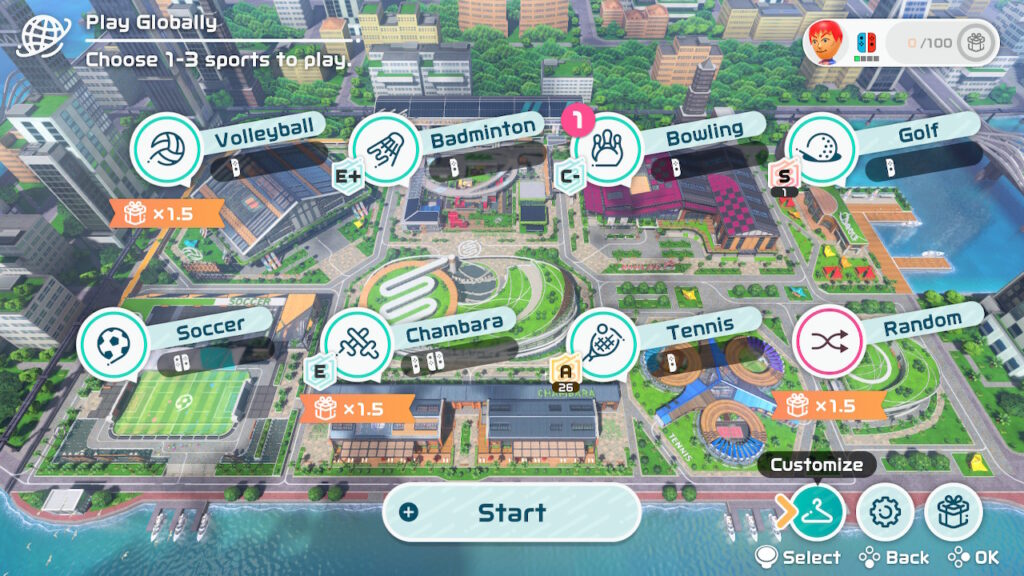Select Chambara sword fighting

click(356, 342)
